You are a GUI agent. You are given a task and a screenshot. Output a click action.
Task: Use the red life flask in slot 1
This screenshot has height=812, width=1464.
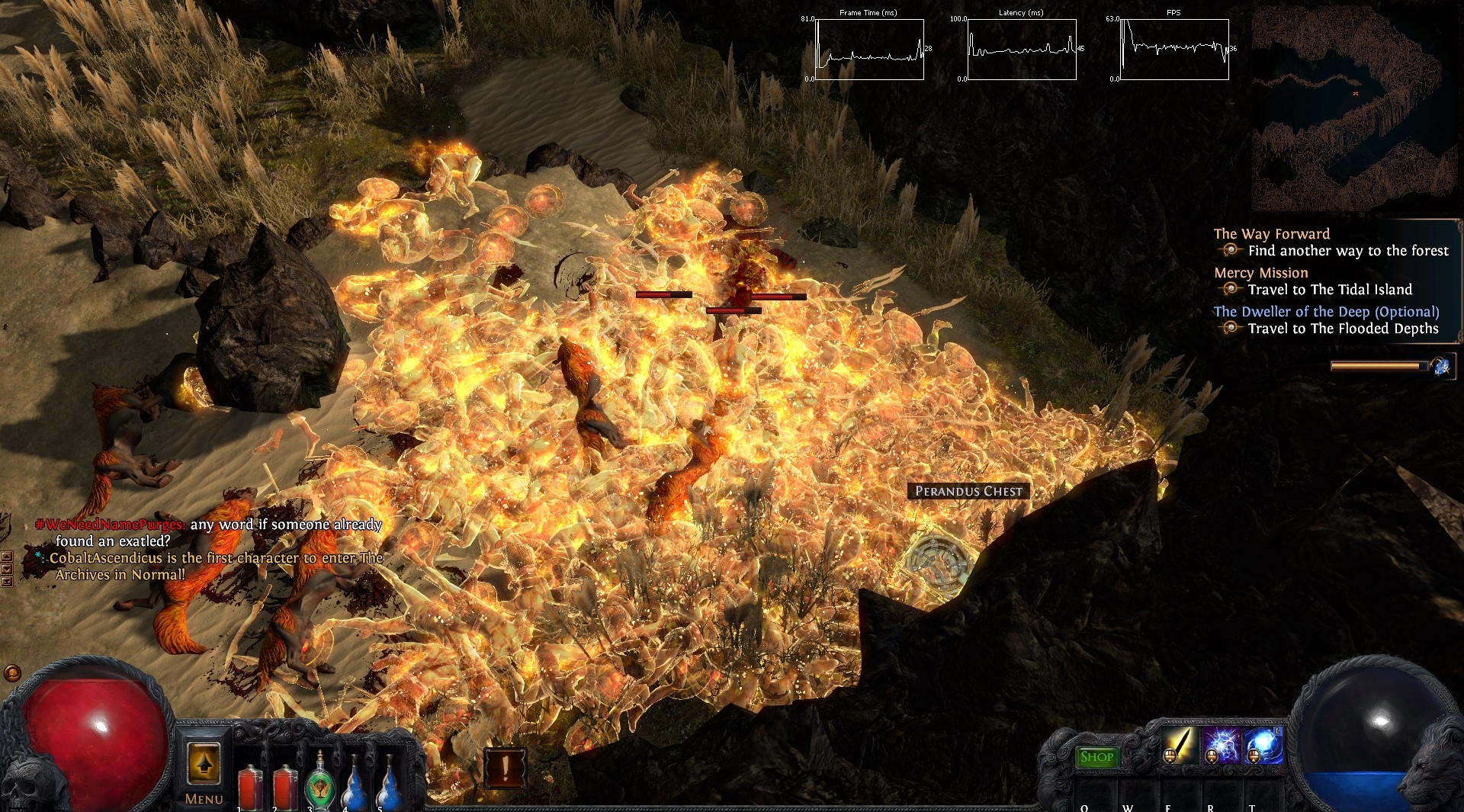coord(250,787)
